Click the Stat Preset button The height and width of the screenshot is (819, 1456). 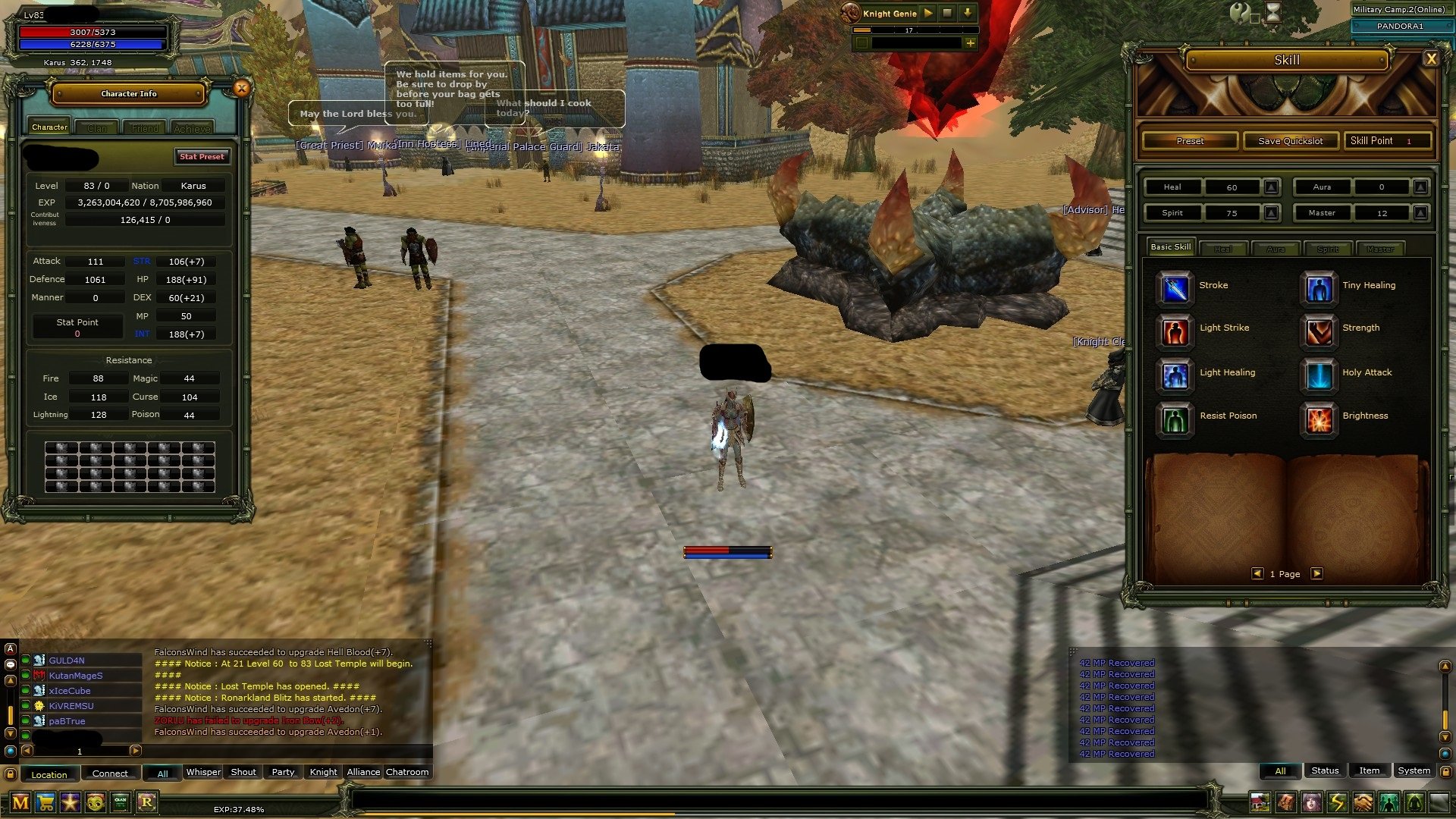tap(202, 157)
